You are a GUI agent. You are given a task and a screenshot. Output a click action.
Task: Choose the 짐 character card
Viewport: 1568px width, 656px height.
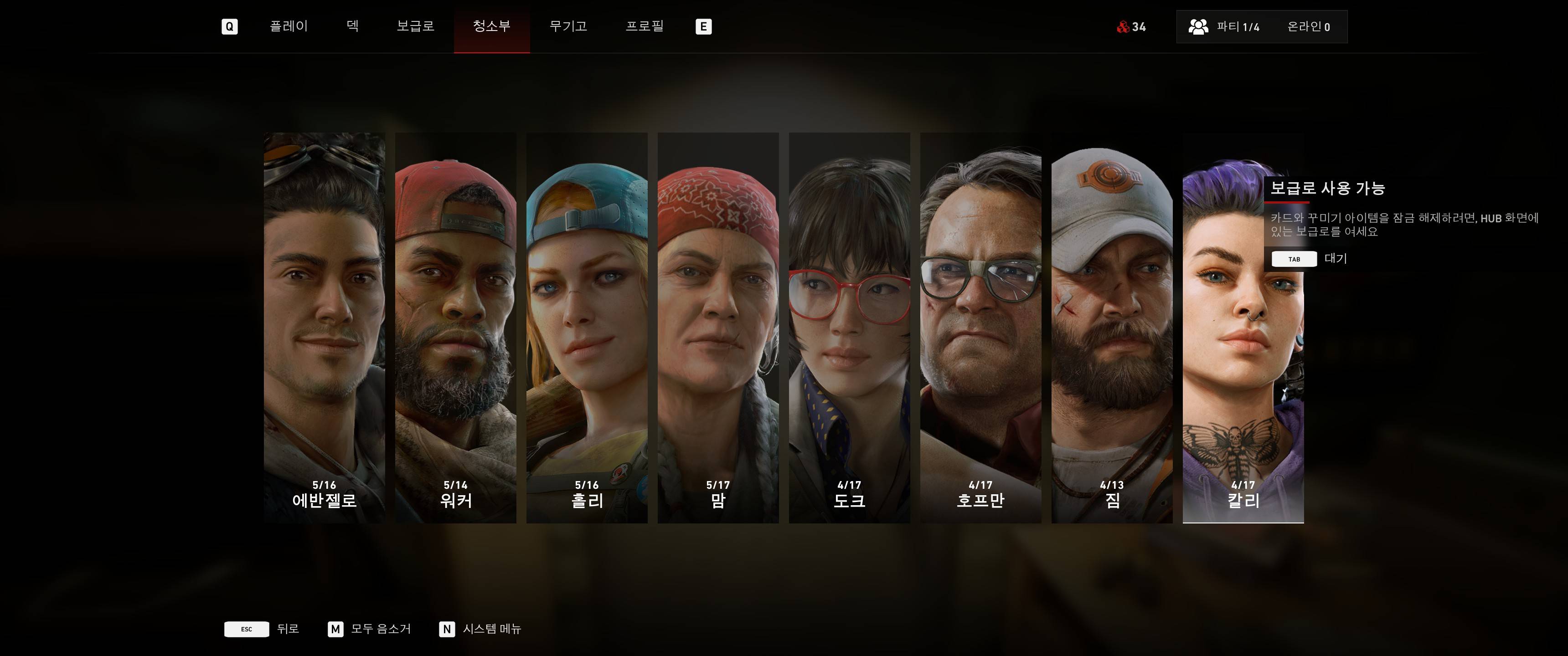pyautogui.click(x=1112, y=328)
